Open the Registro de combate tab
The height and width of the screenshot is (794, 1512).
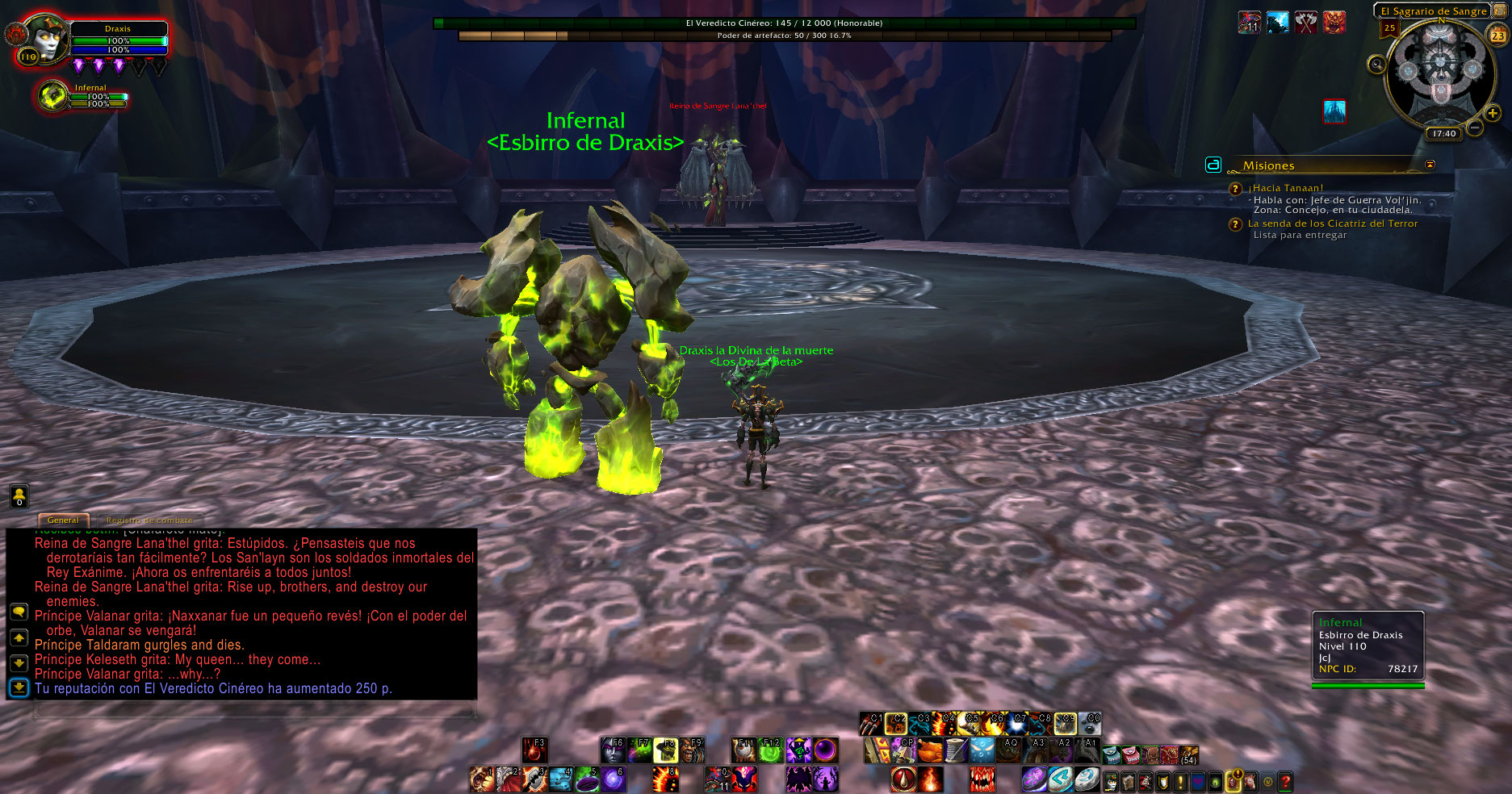click(x=149, y=520)
